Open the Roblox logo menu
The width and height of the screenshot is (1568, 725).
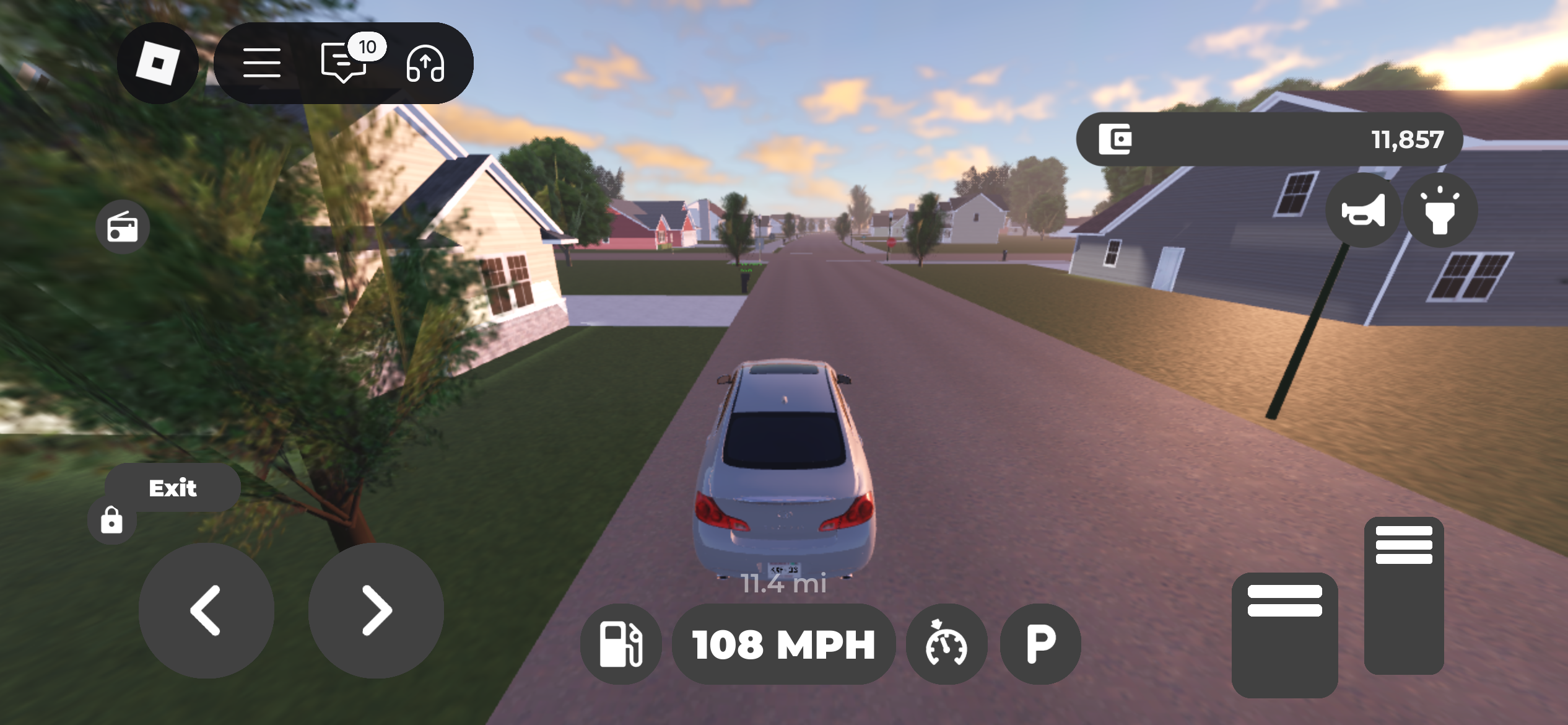158,63
